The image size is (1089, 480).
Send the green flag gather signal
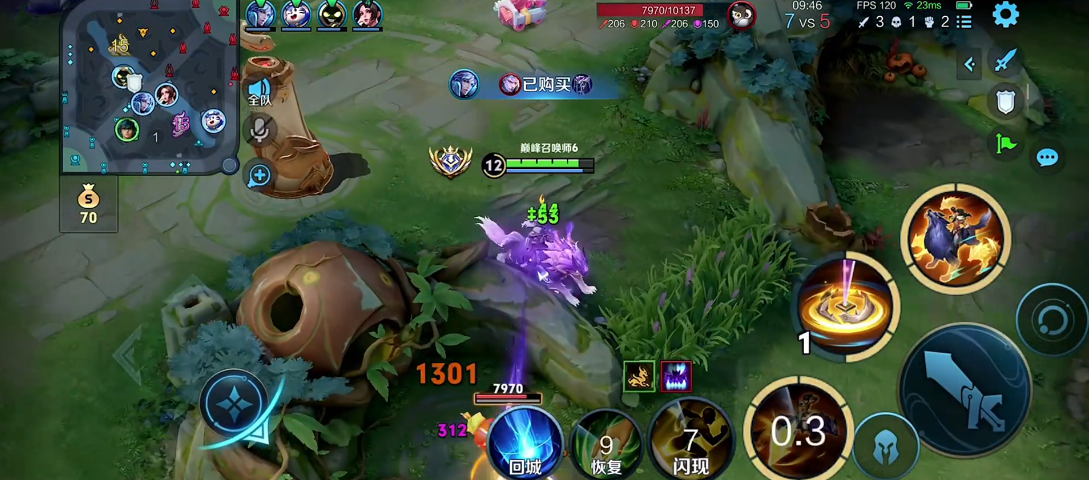point(1005,144)
